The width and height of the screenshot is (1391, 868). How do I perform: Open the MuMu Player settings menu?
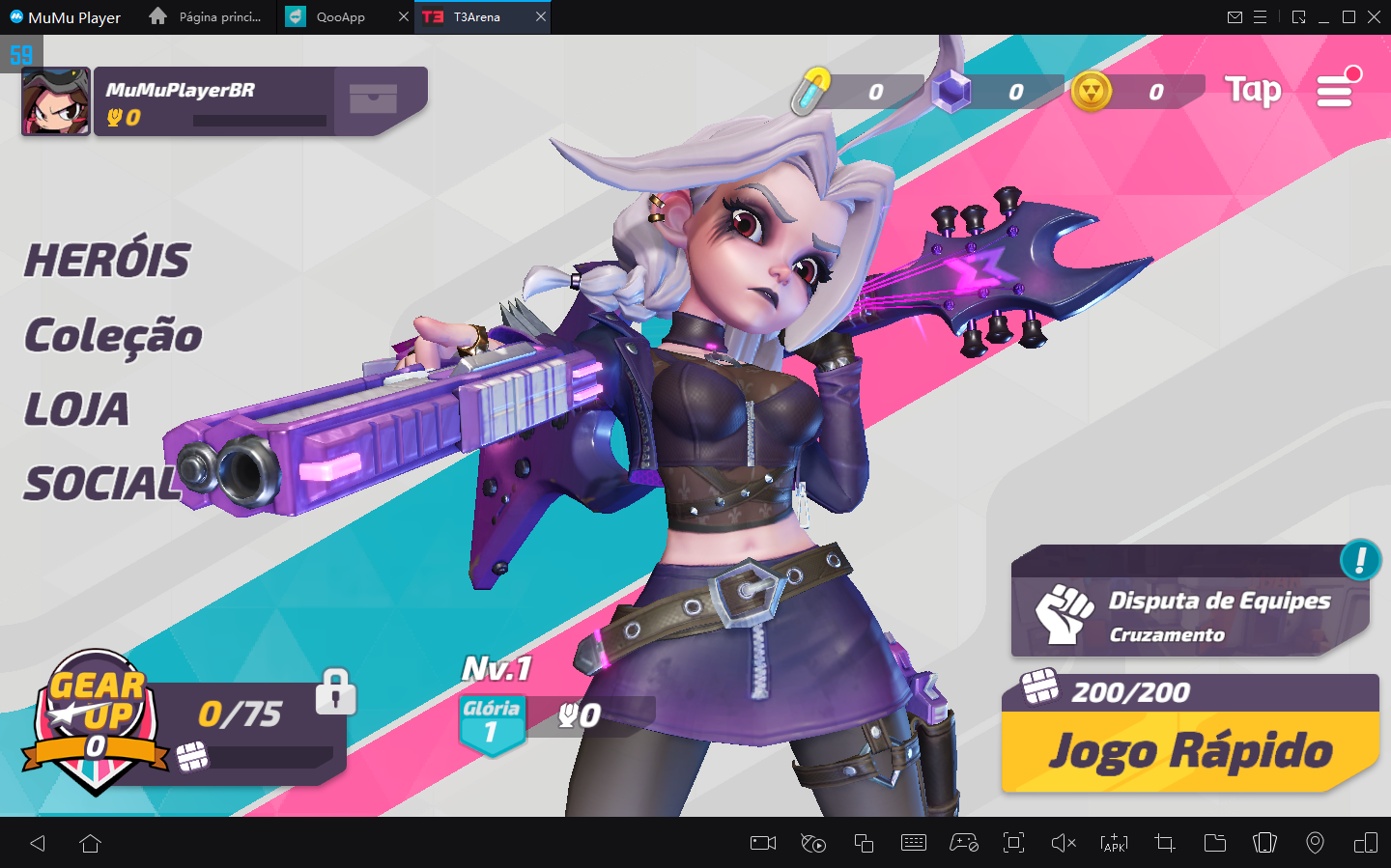tap(1261, 16)
